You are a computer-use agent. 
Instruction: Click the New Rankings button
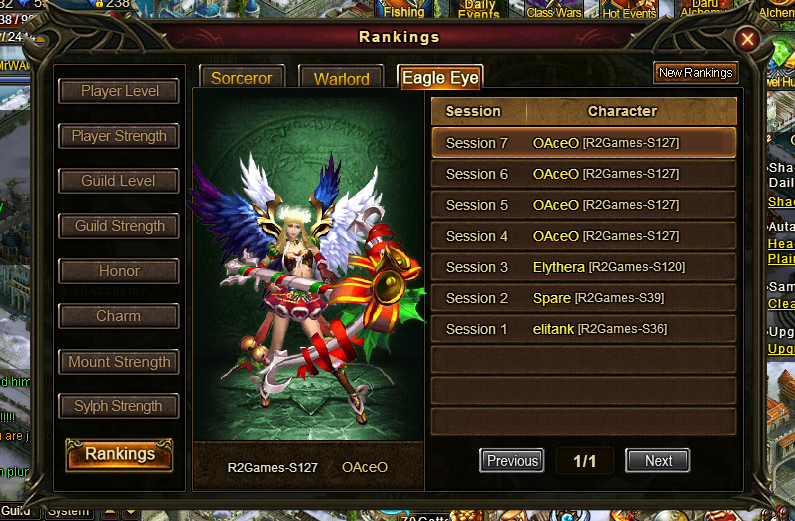[x=696, y=73]
